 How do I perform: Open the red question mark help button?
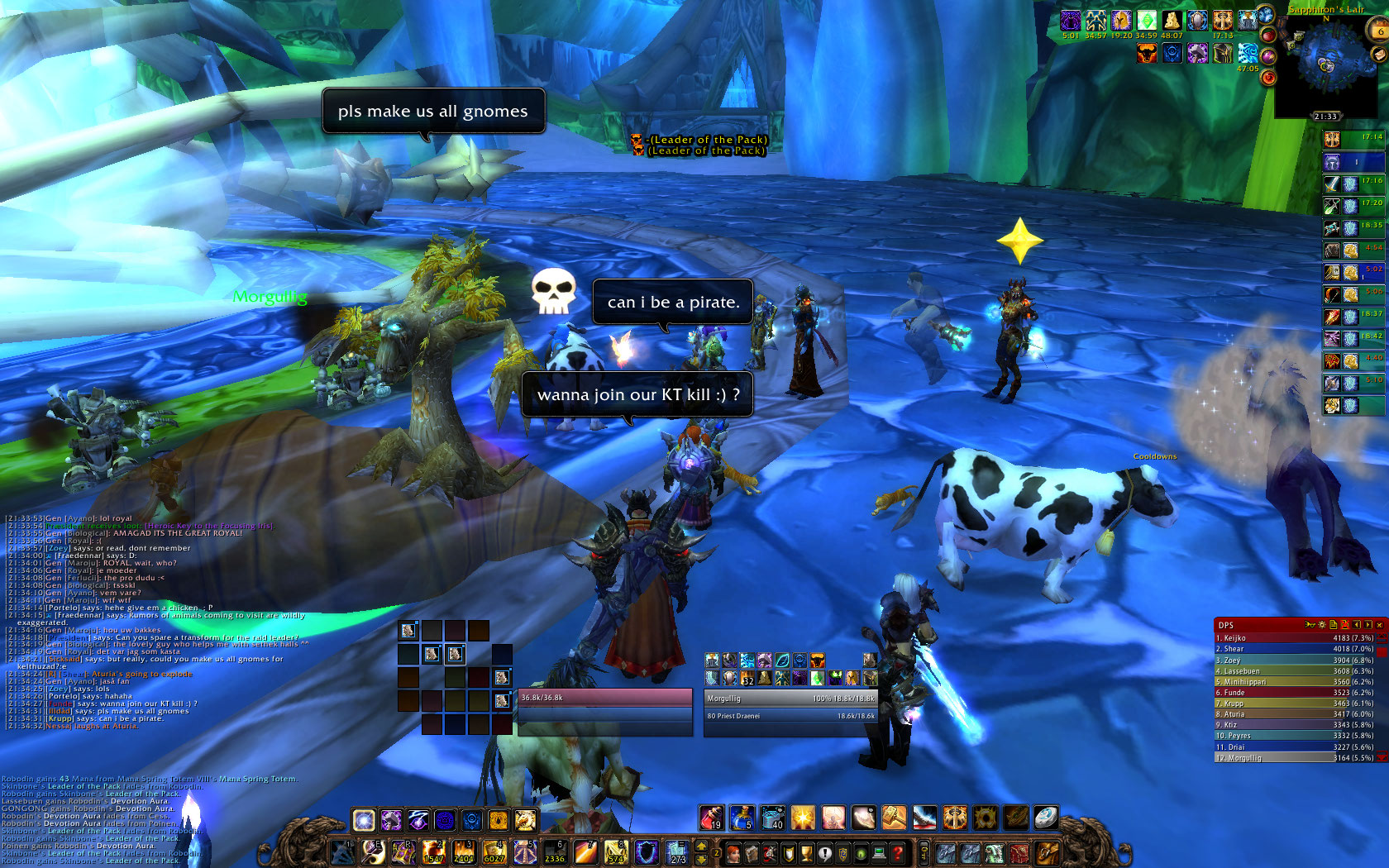(897, 852)
